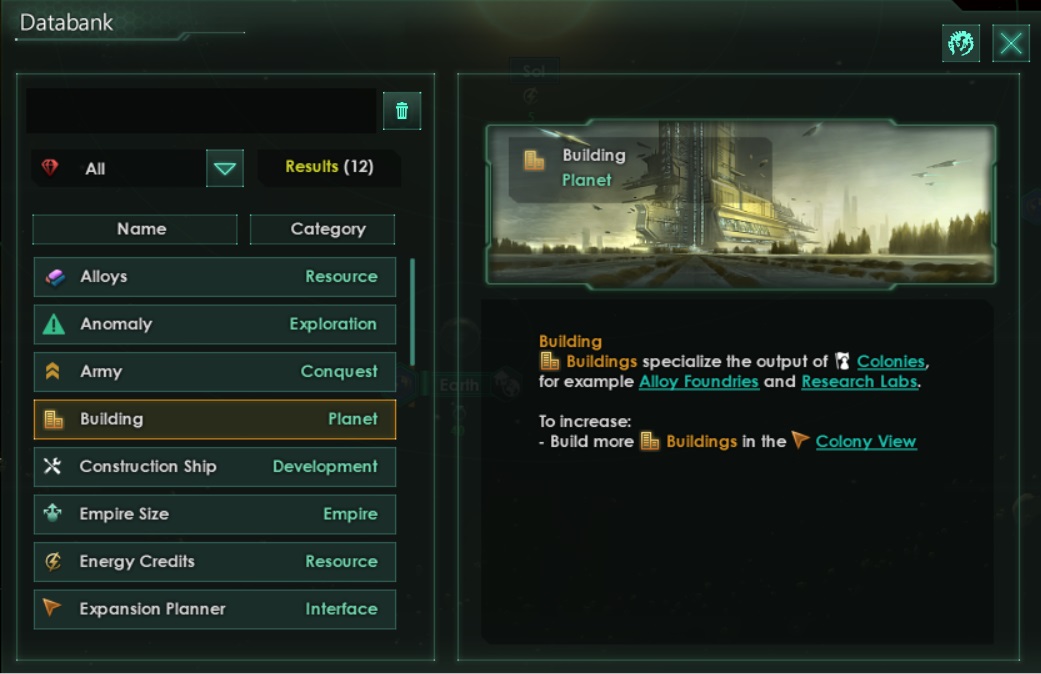Show the Construction Ship entry
The width and height of the screenshot is (1041, 674).
pyautogui.click(x=214, y=467)
